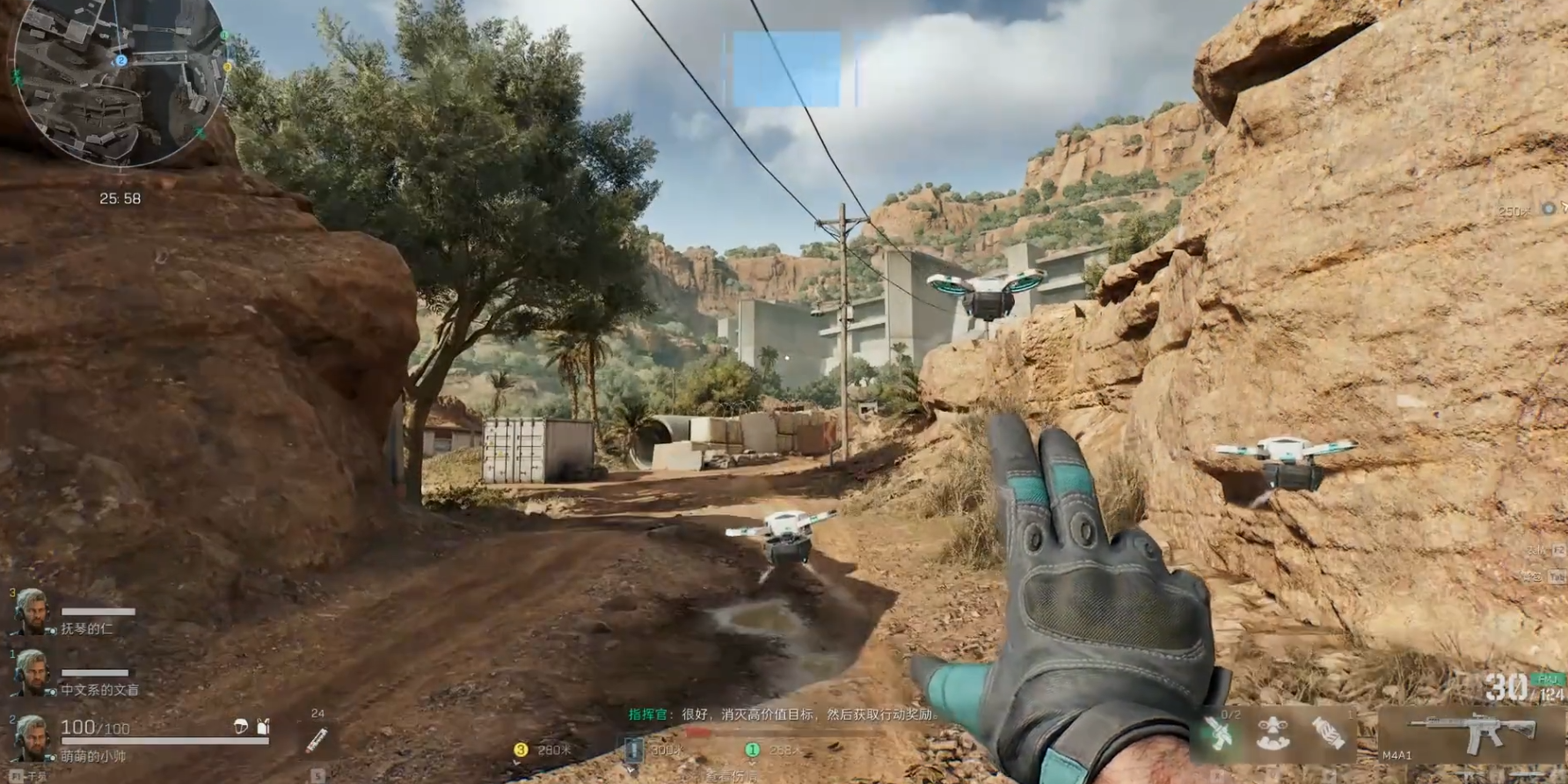The image size is (1568, 784).
Task: Click the body armor vest status icon
Action: (262, 726)
